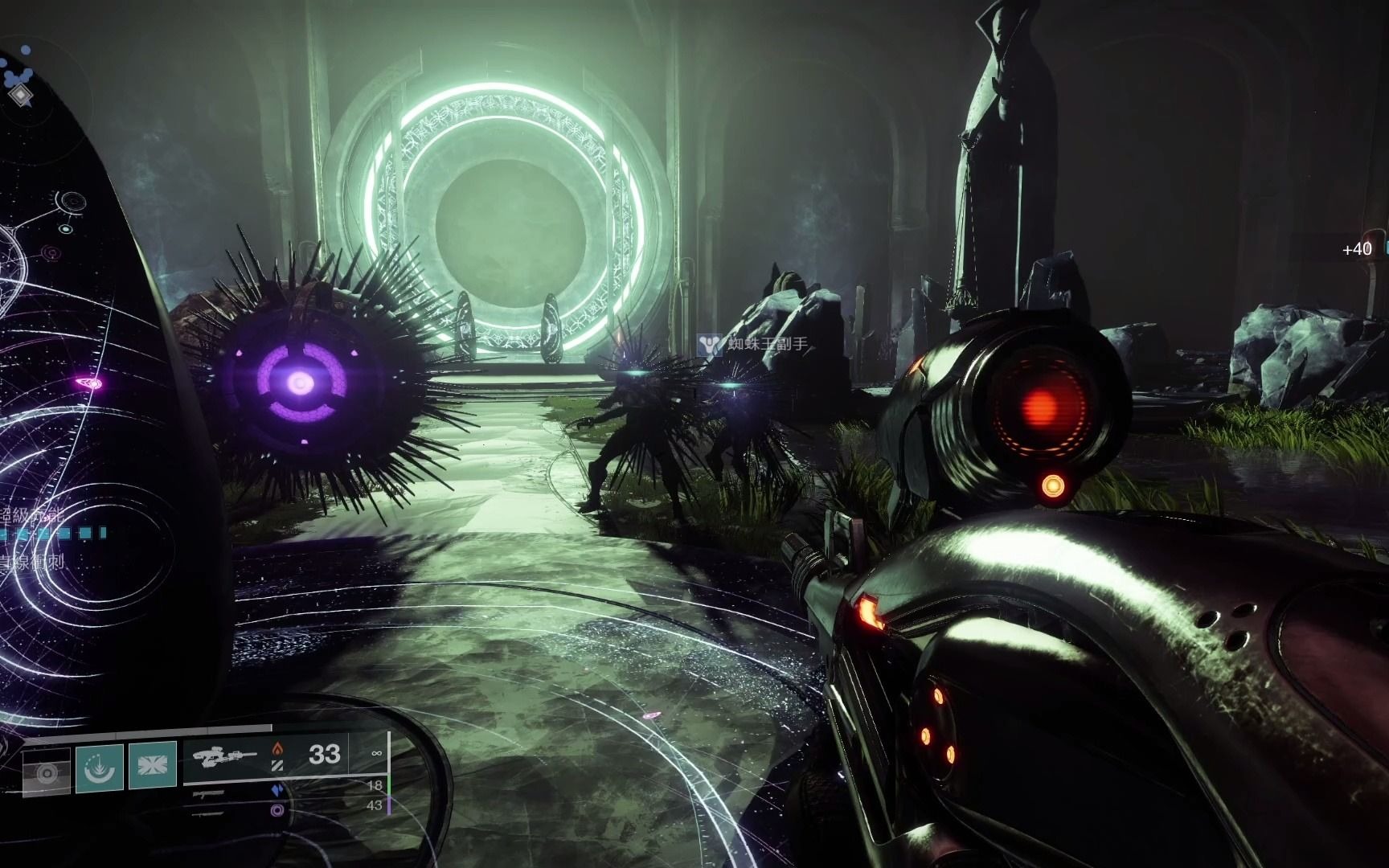
Task: Select the equipped primary weapon slot
Action: pos(283,755)
